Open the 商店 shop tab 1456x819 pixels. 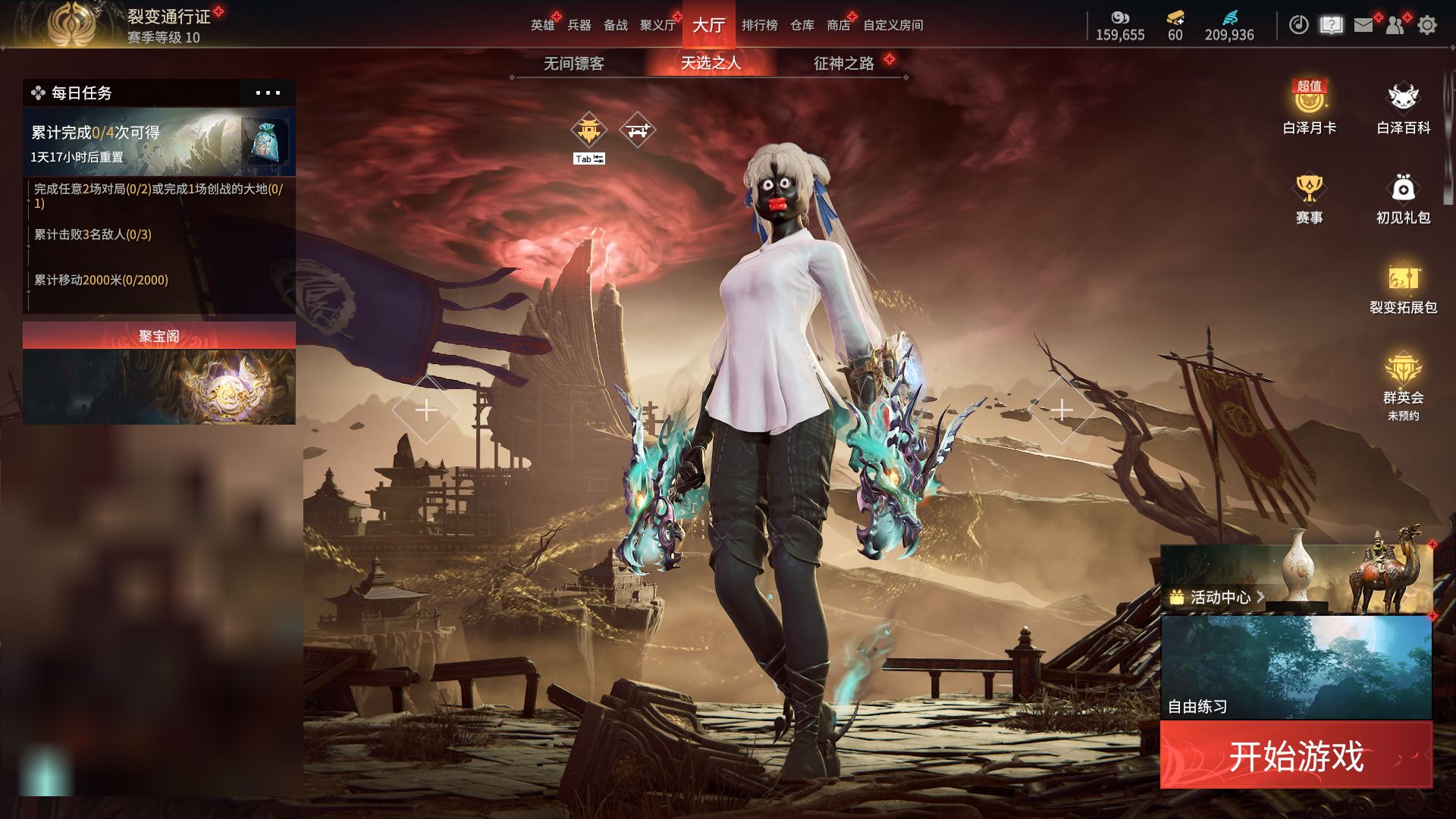pyautogui.click(x=838, y=25)
